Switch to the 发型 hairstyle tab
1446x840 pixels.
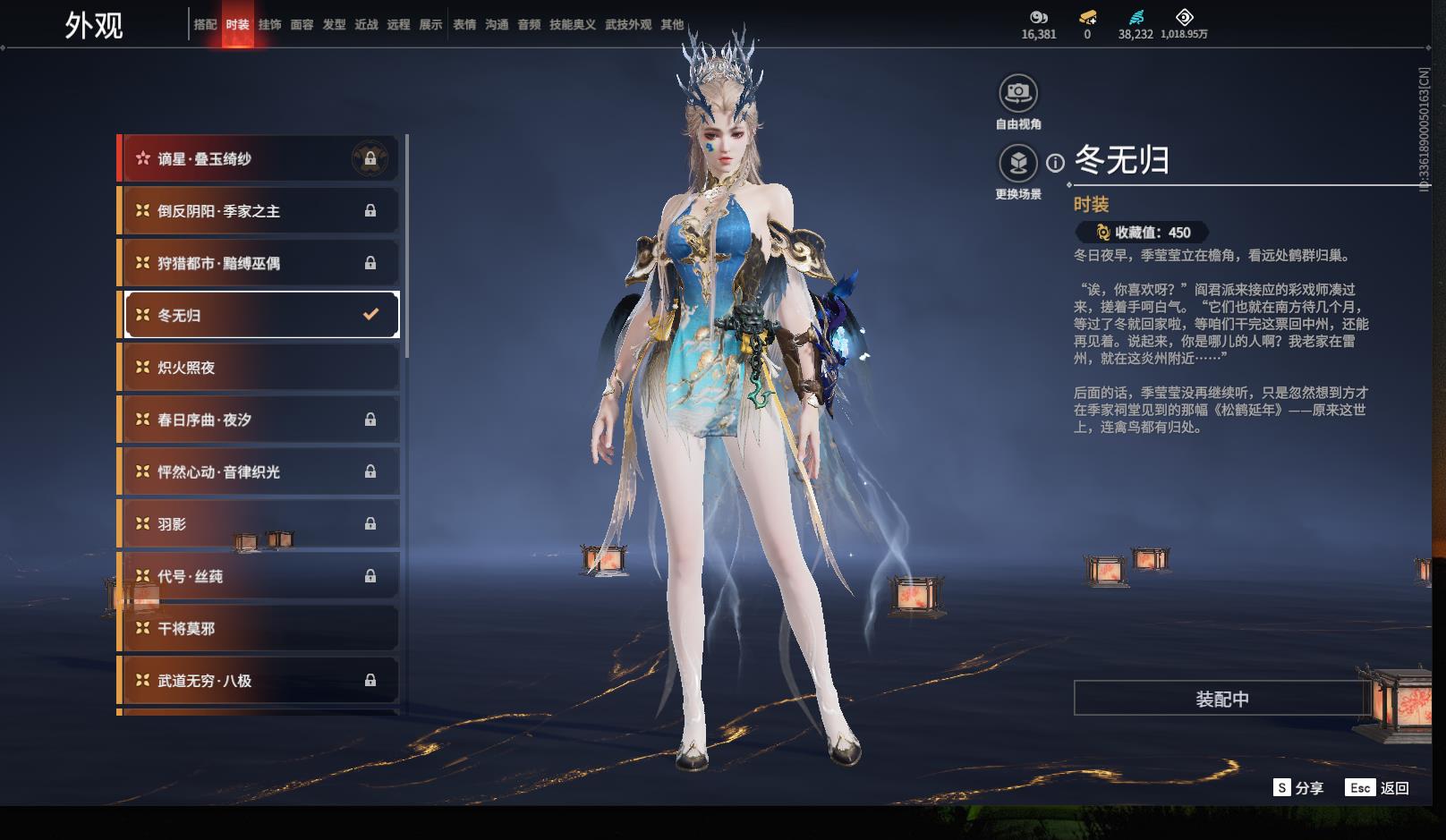[334, 25]
